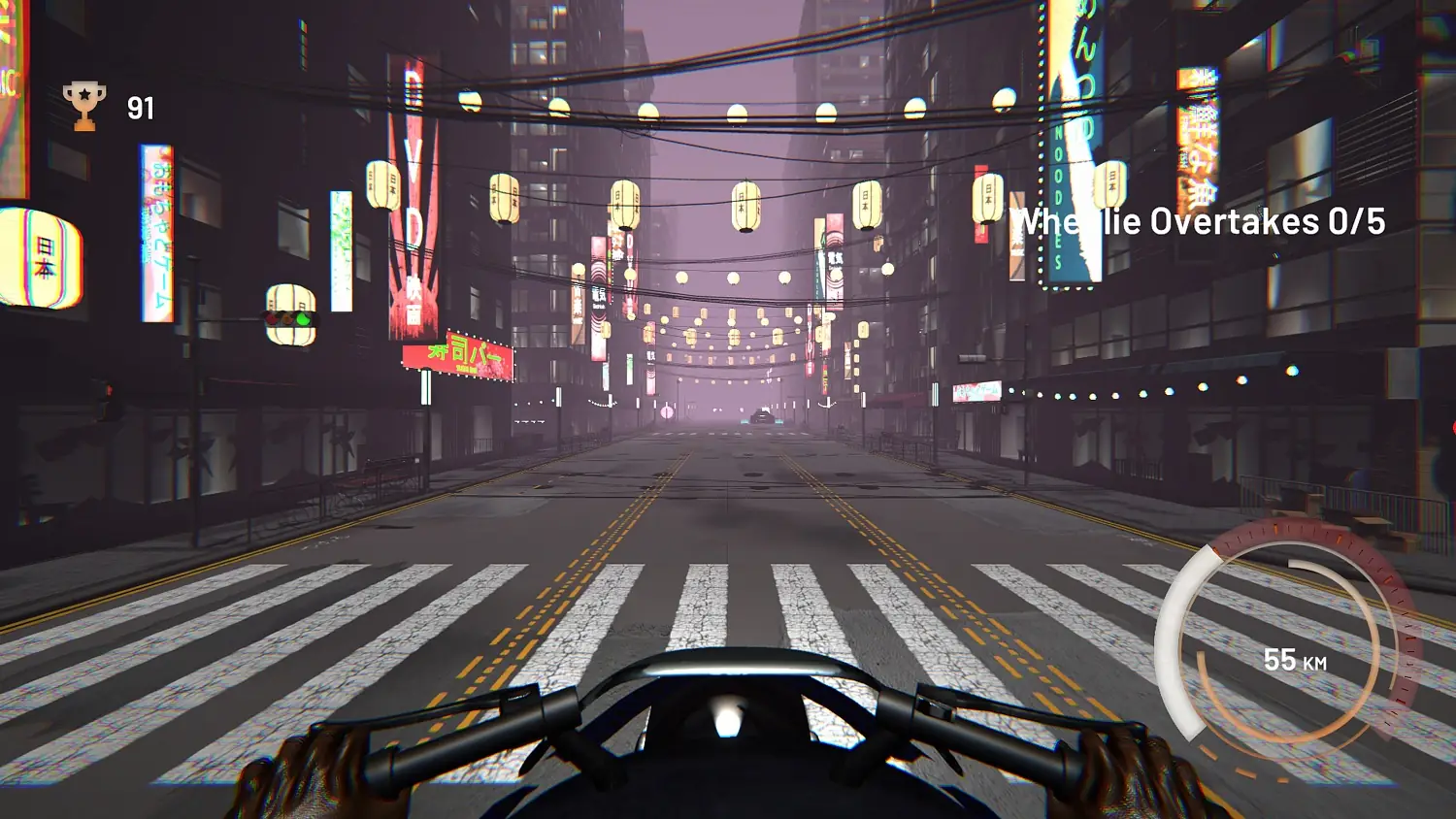Image resolution: width=1456 pixels, height=819 pixels.
Task: Toggle the green traffic signal light
Action: coord(303,320)
